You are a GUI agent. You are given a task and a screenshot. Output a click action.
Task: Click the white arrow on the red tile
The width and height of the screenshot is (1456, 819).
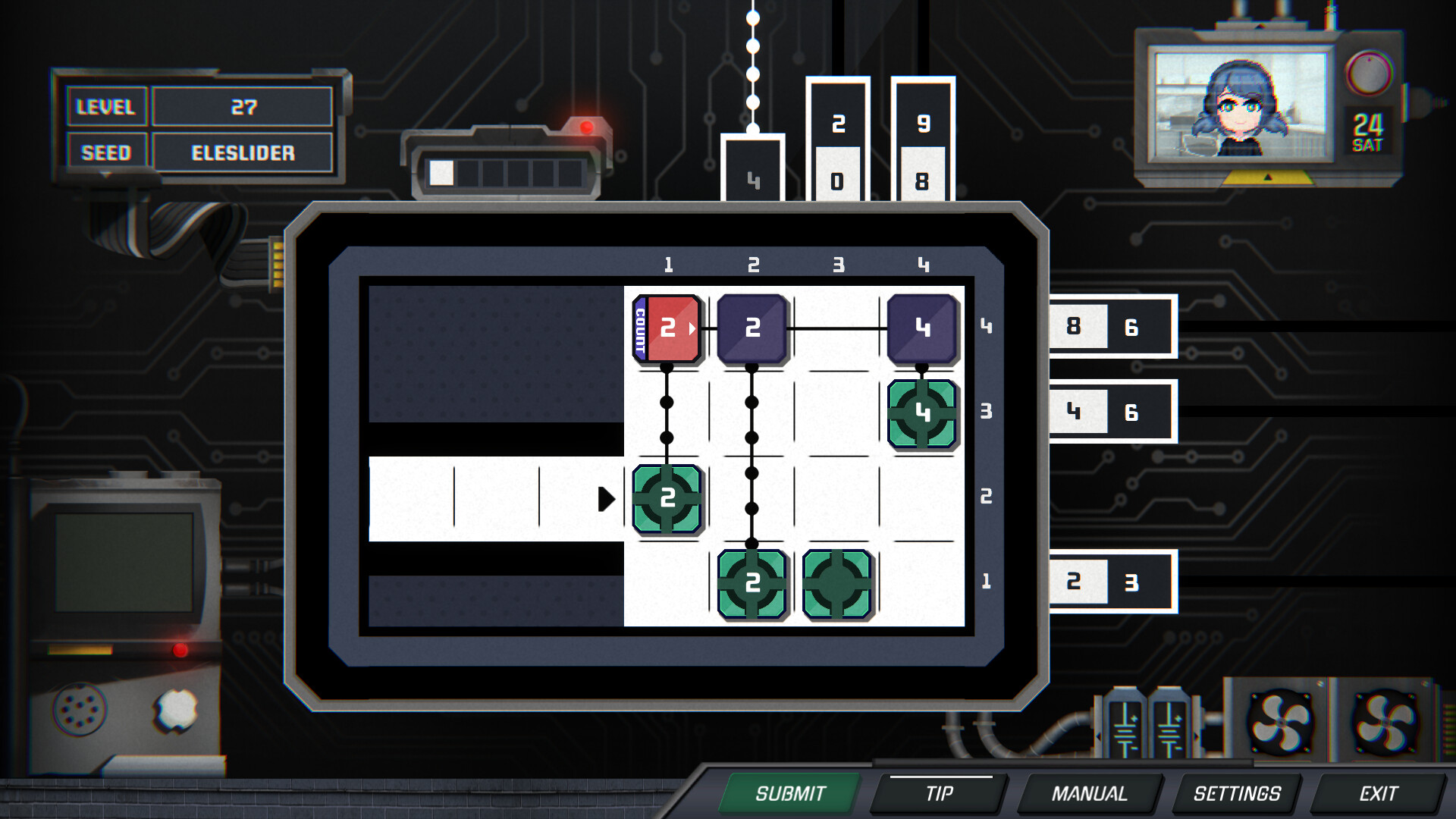point(691,329)
